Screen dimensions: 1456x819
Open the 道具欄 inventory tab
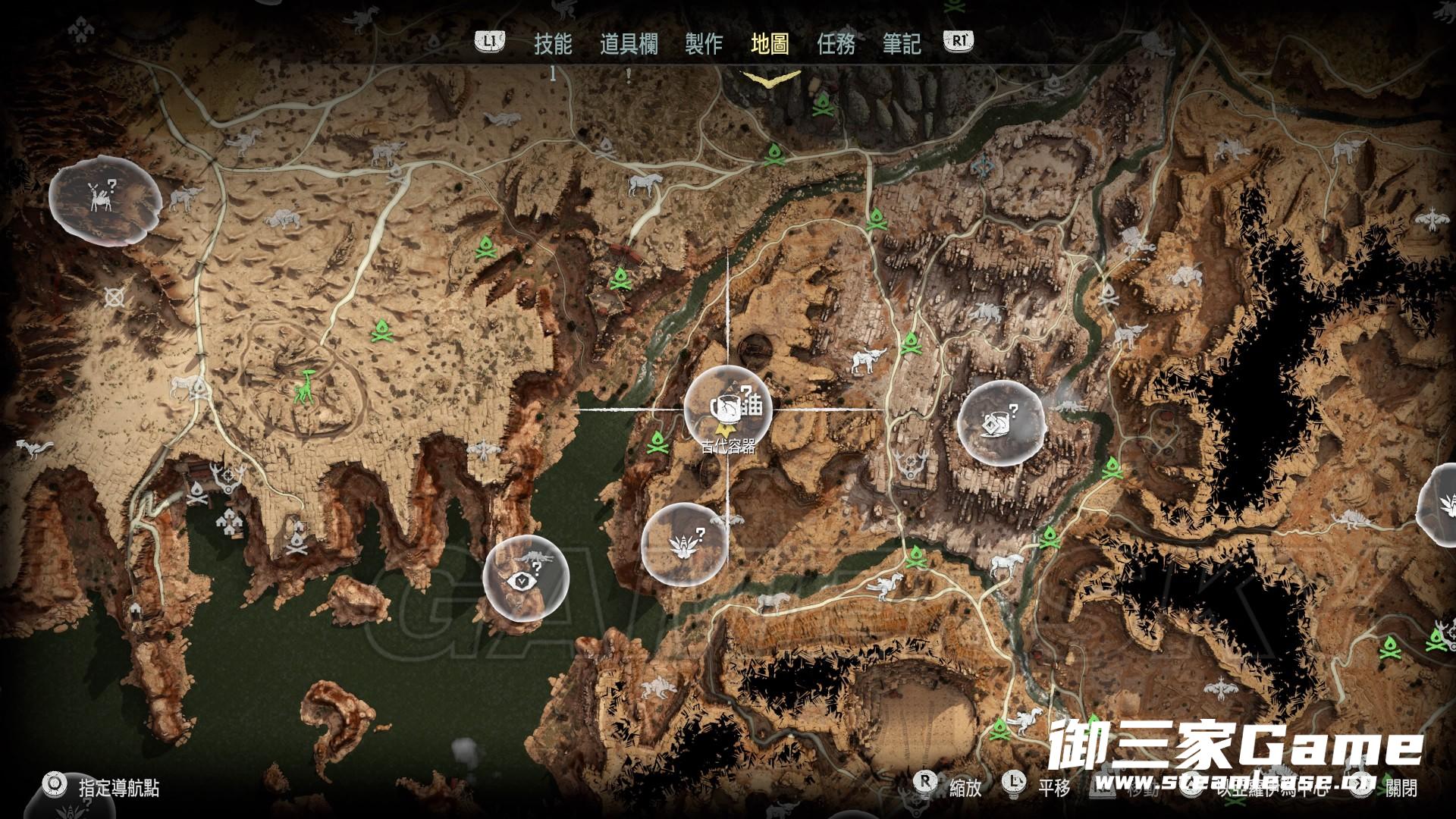pos(629,44)
